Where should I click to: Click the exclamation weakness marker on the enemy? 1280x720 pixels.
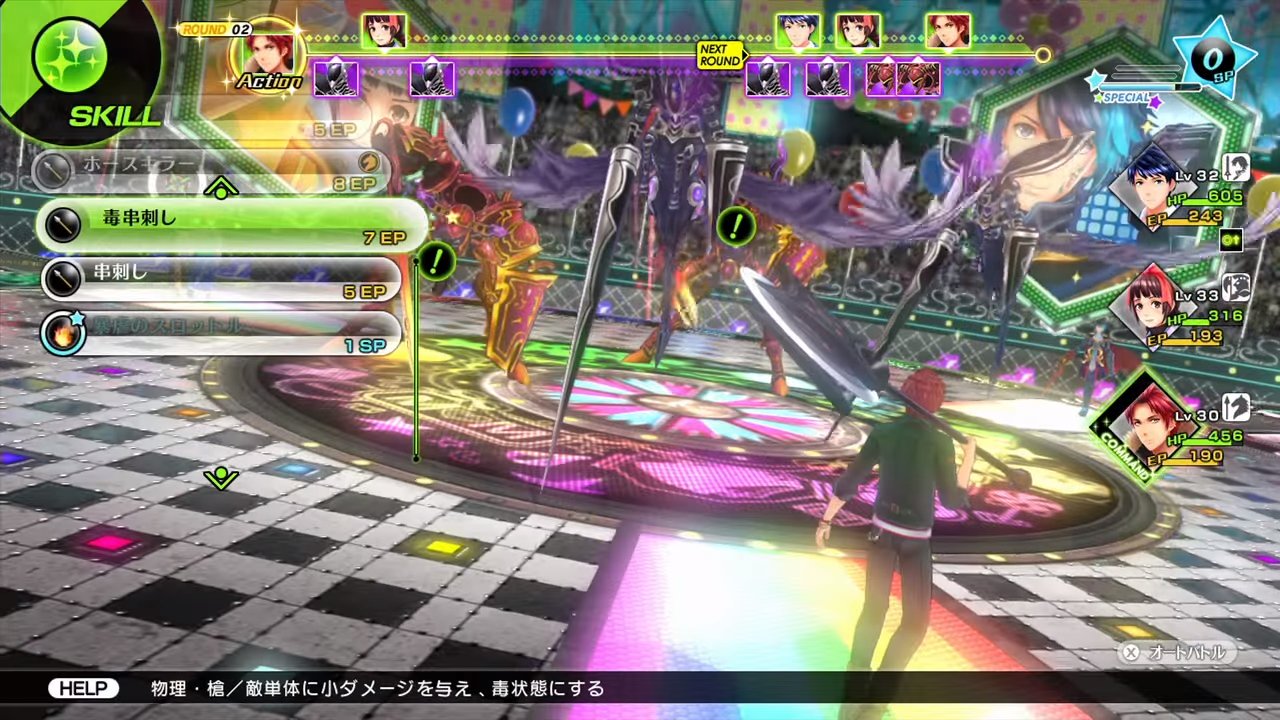coord(736,227)
